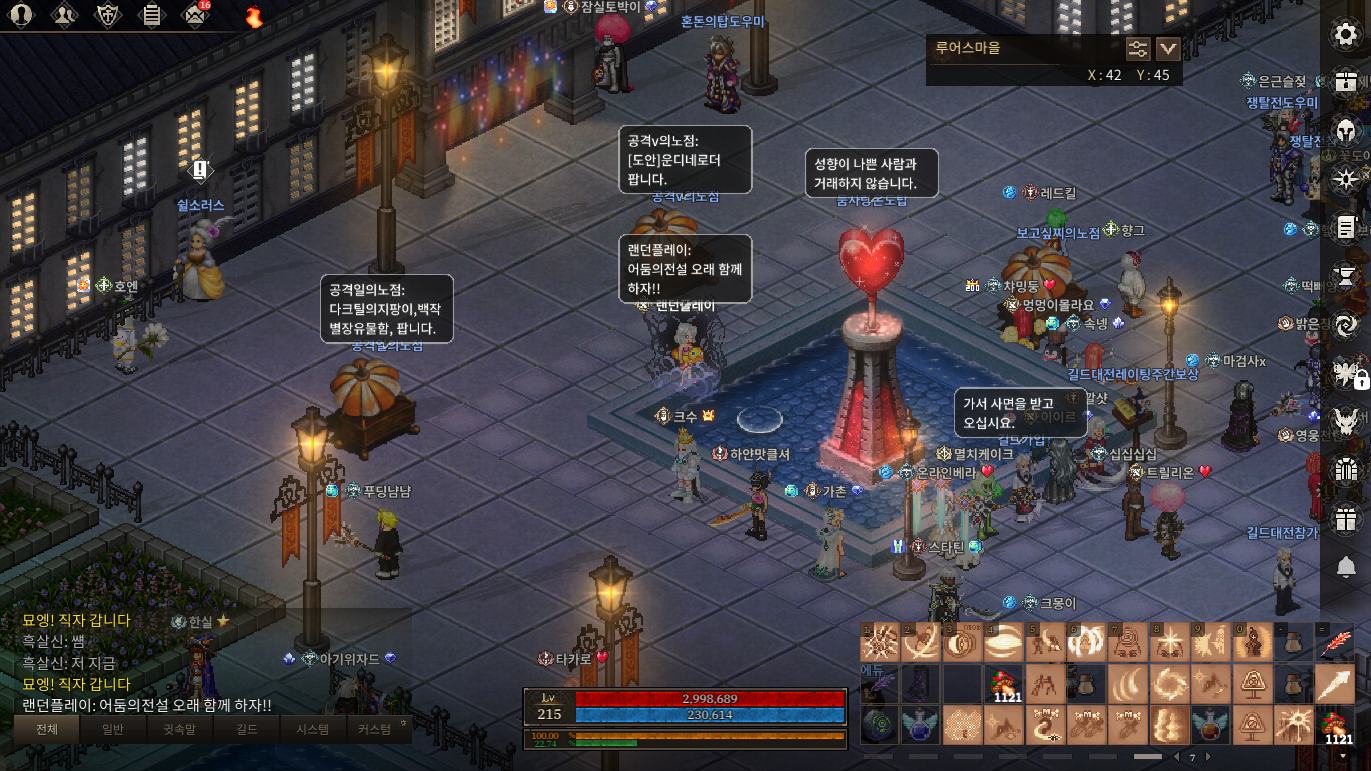Use the skill in hotbar slot 1
The image size is (1371, 771).
click(881, 643)
